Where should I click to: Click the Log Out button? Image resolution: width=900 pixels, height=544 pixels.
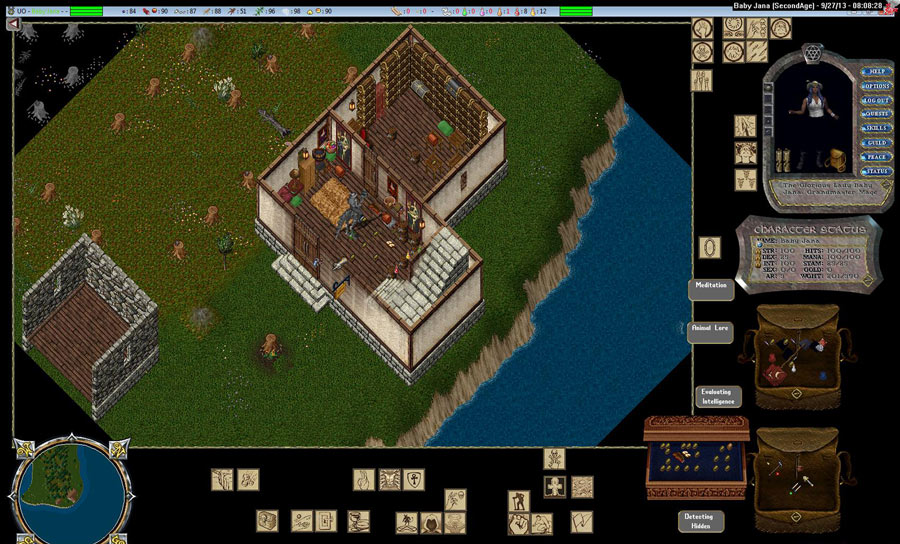pyautogui.click(x=875, y=100)
